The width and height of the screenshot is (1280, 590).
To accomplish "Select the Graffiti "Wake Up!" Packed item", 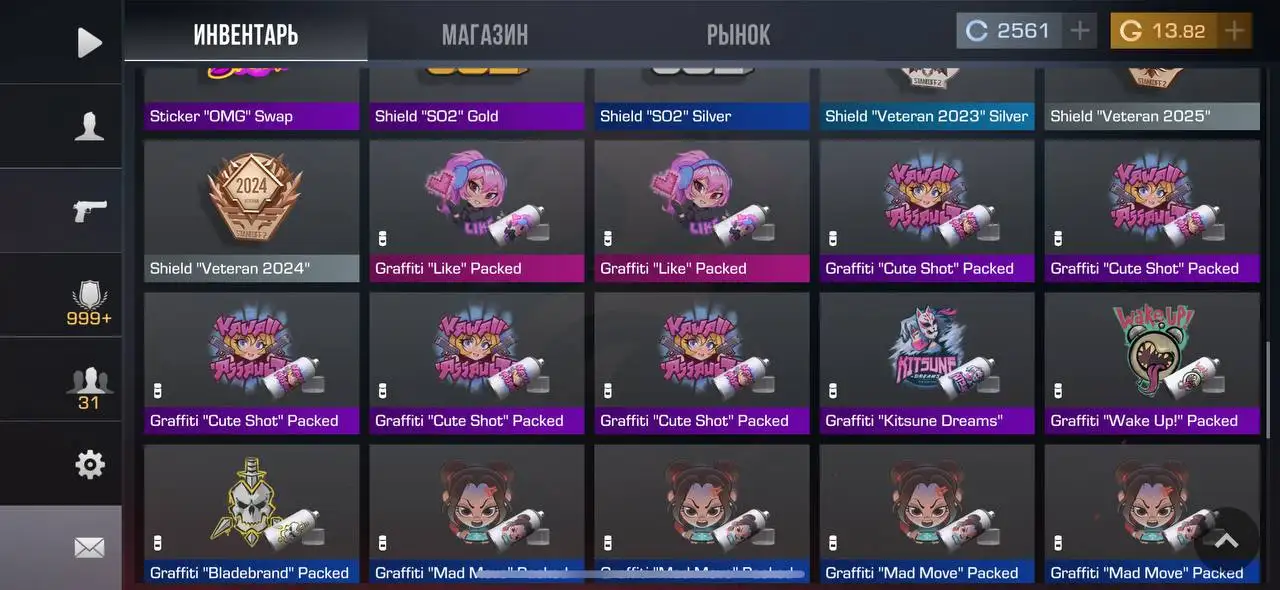I will click(1152, 362).
